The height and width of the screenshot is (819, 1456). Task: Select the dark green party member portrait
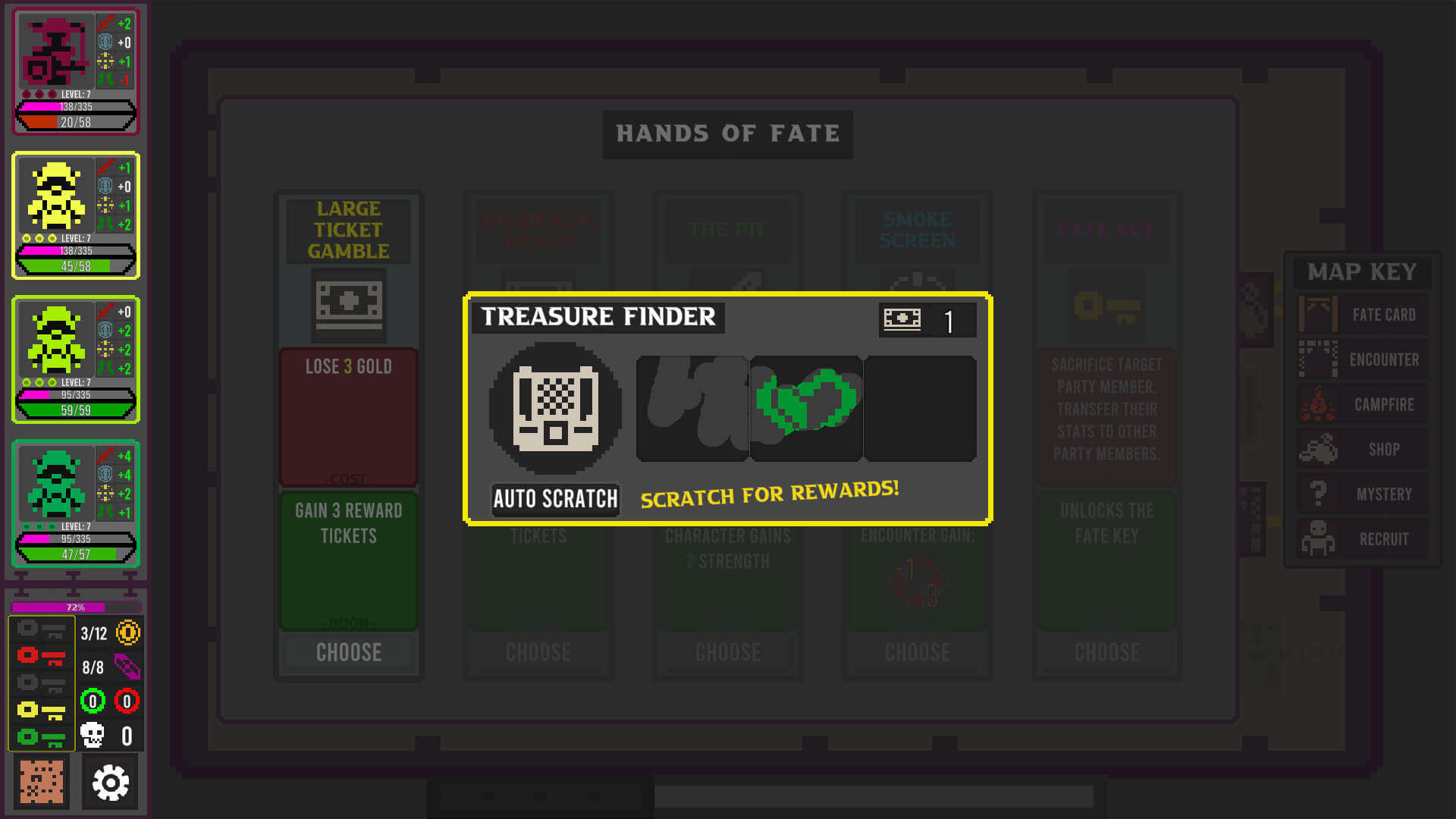56,485
